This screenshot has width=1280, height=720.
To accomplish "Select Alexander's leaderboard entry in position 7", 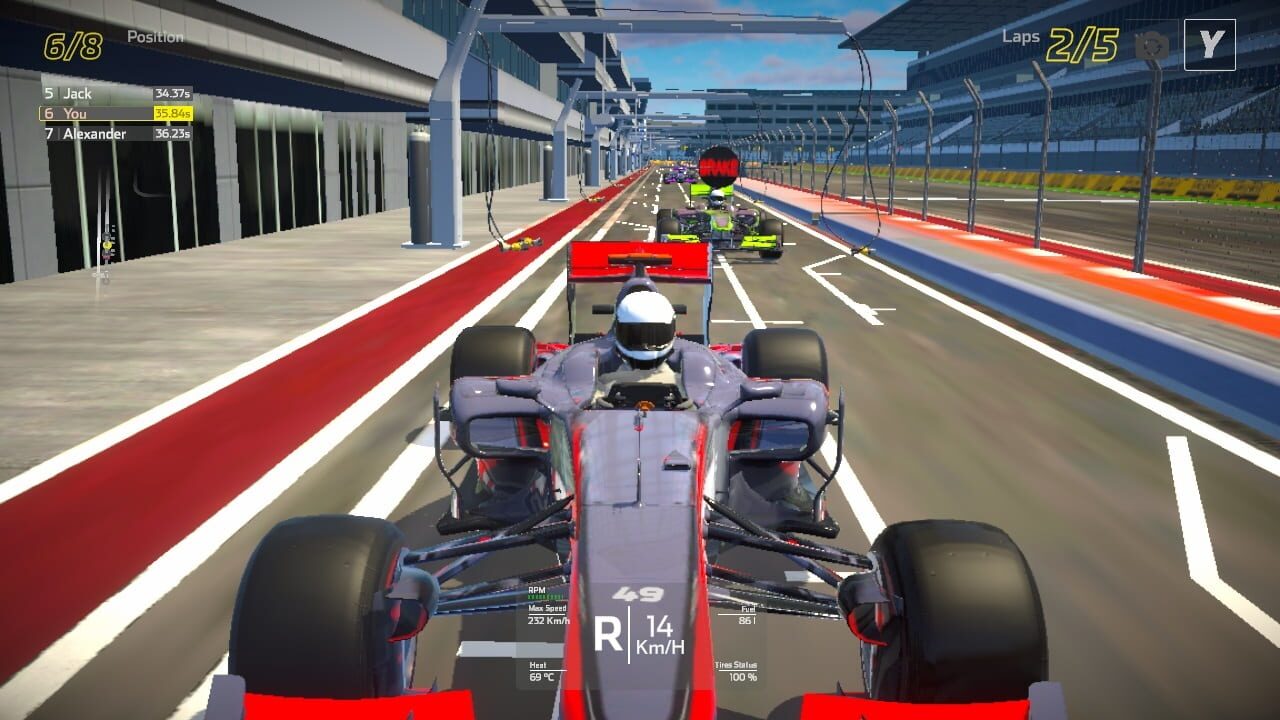I will (x=95, y=133).
